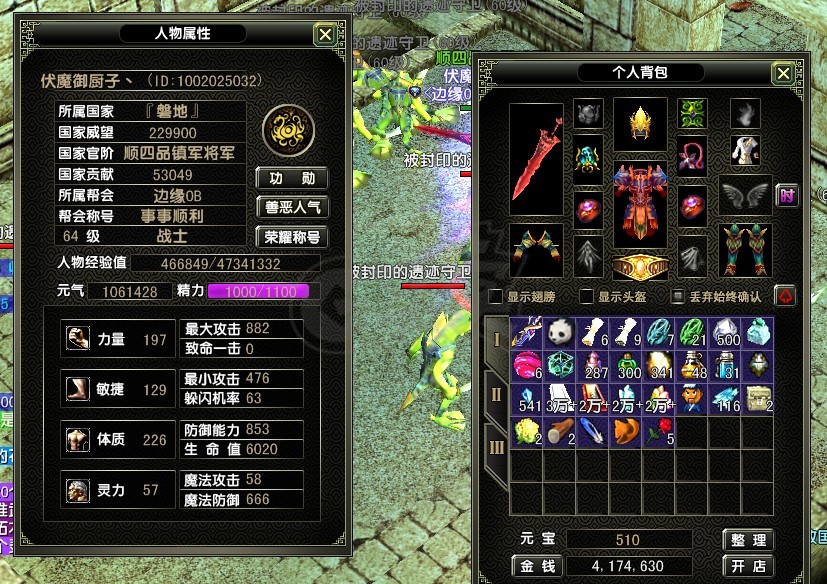Close the personal backpack window
Viewport: 827px width, 584px height.
point(783,74)
